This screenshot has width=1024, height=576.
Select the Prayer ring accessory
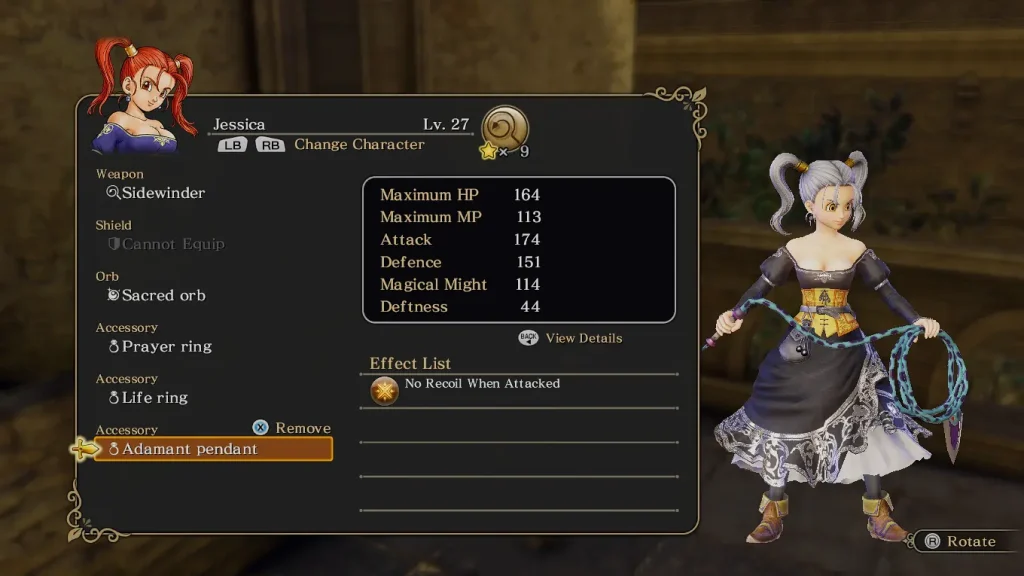(x=166, y=347)
